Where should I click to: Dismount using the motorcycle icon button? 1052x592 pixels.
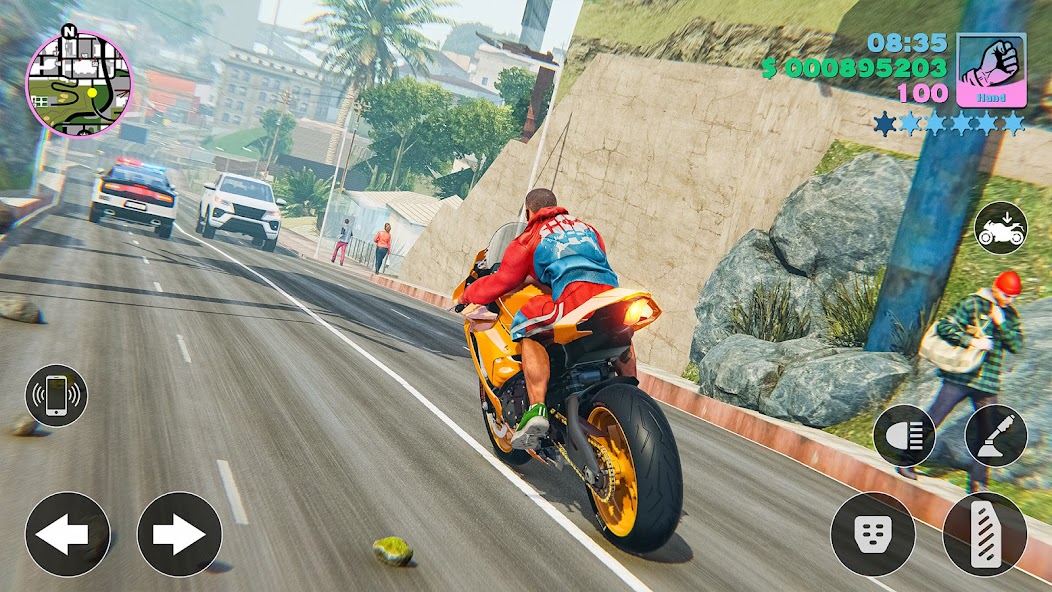[1000, 228]
